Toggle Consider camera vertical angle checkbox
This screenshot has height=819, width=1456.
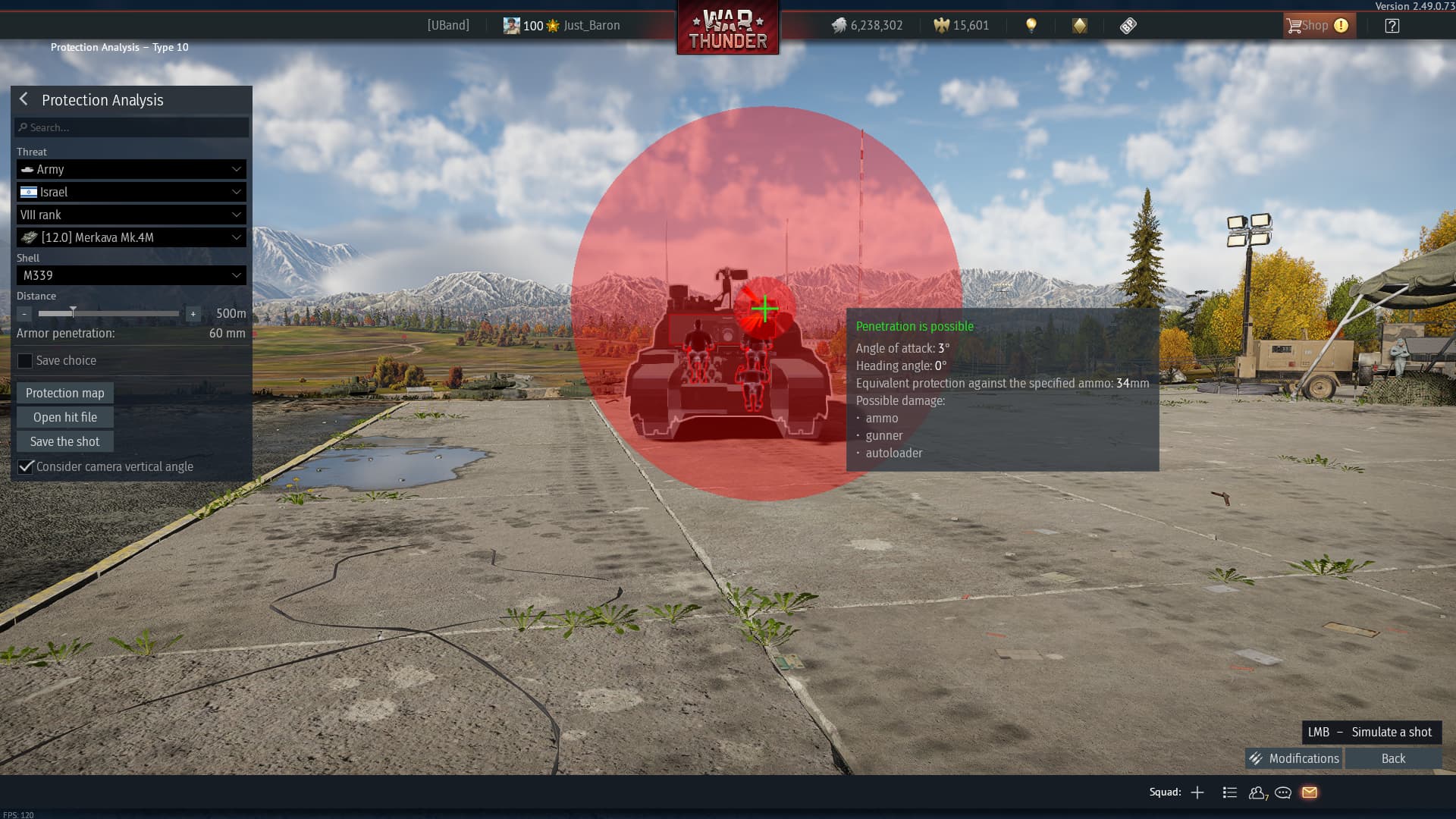pos(26,466)
